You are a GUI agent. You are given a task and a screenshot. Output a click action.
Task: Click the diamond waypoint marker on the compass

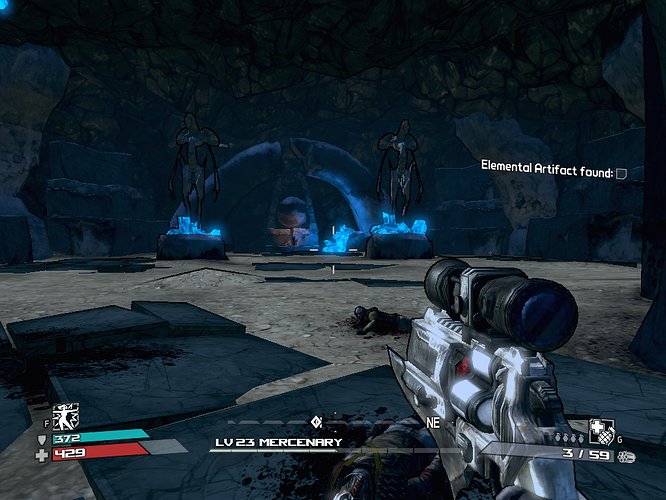click(x=316, y=421)
